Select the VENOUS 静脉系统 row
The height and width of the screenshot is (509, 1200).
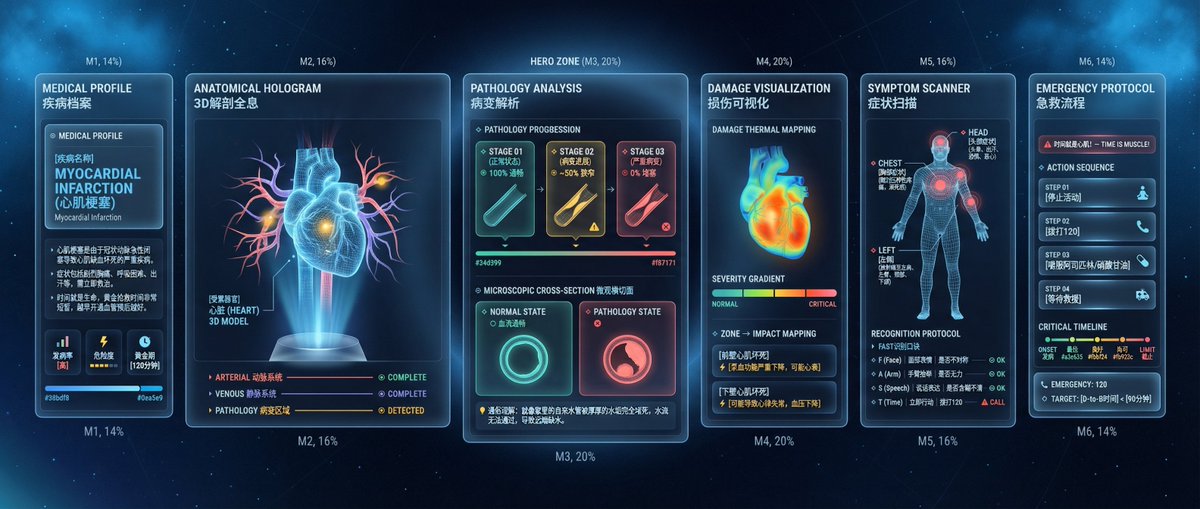tap(317, 394)
